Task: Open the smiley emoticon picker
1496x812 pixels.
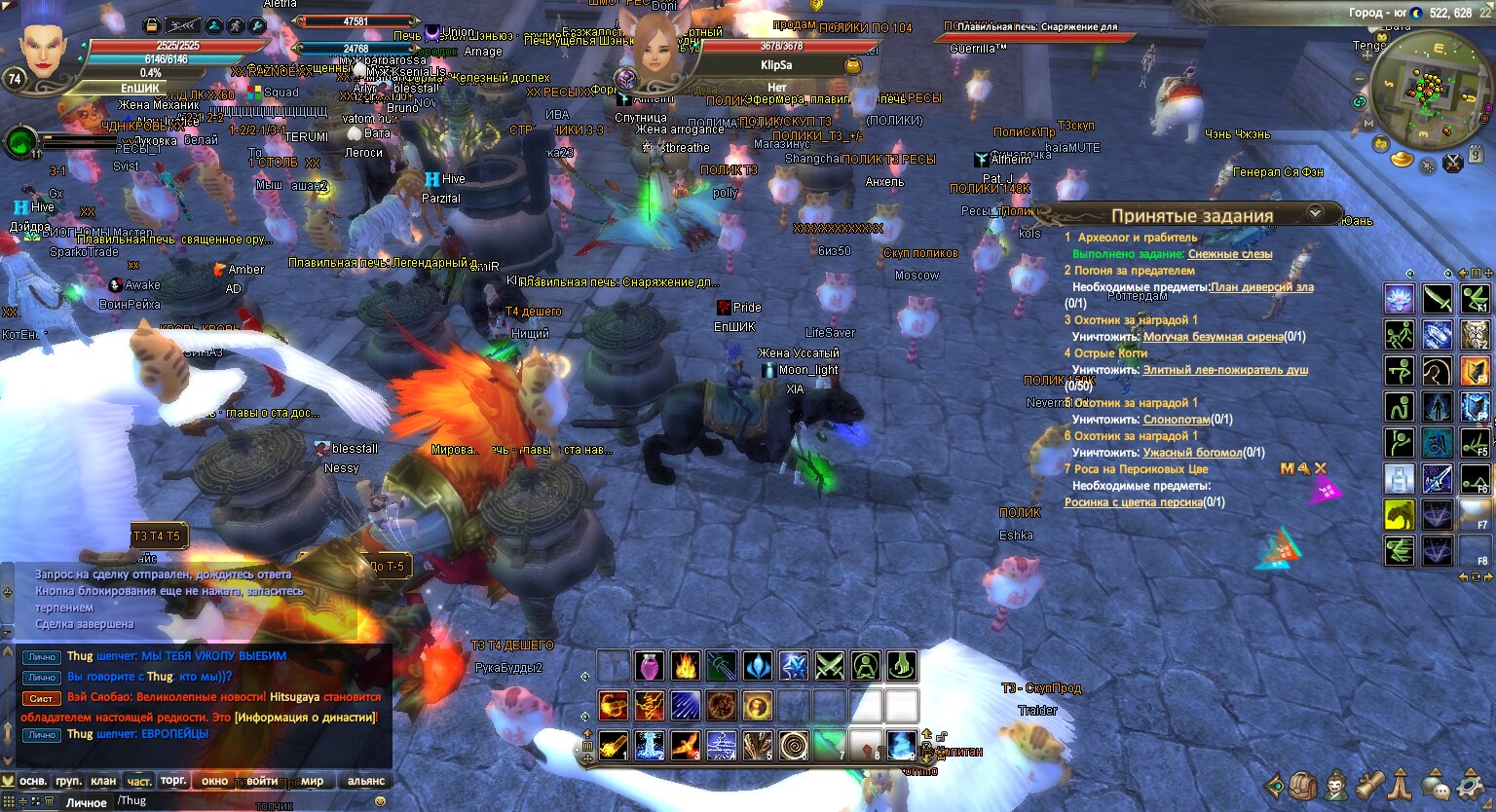Action: (380, 801)
